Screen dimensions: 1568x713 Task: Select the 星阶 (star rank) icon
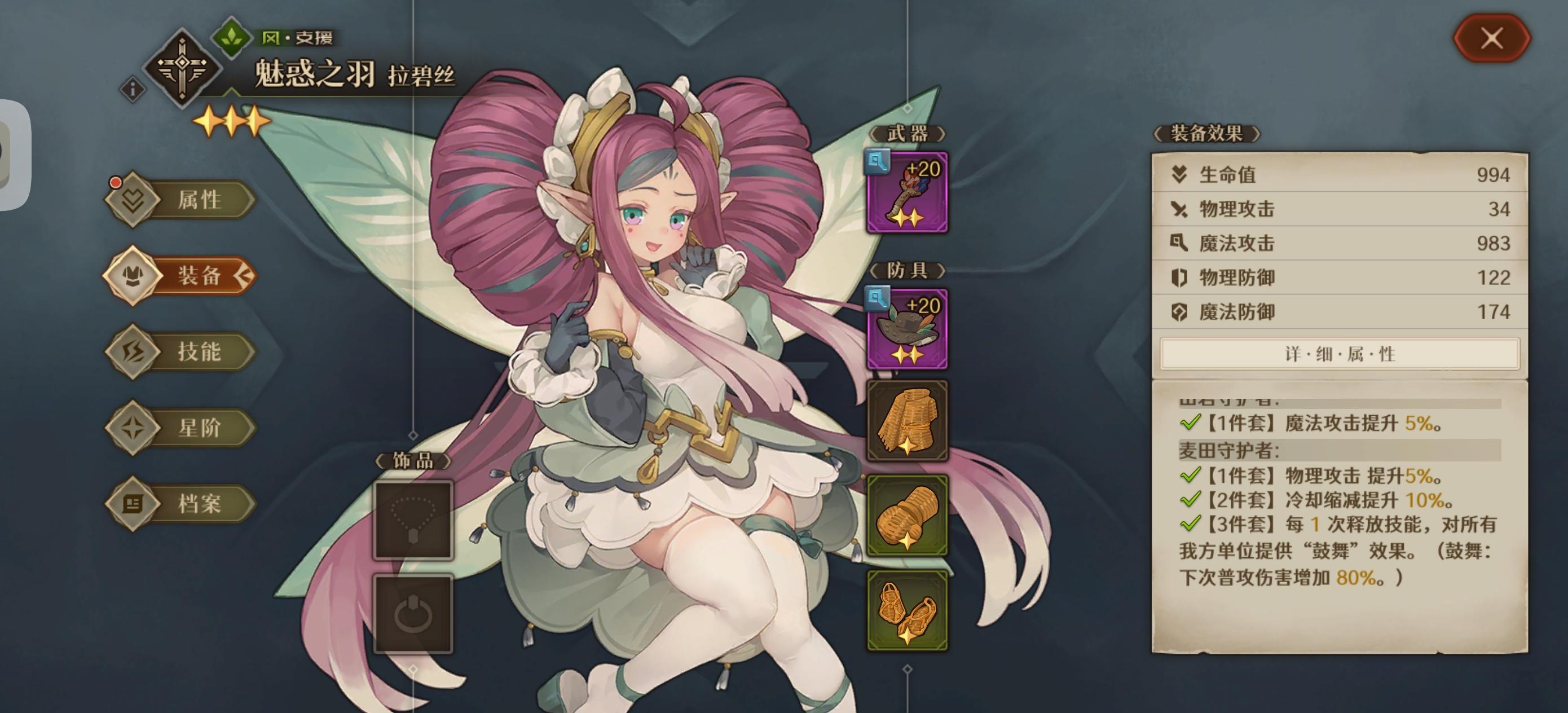coord(136,427)
